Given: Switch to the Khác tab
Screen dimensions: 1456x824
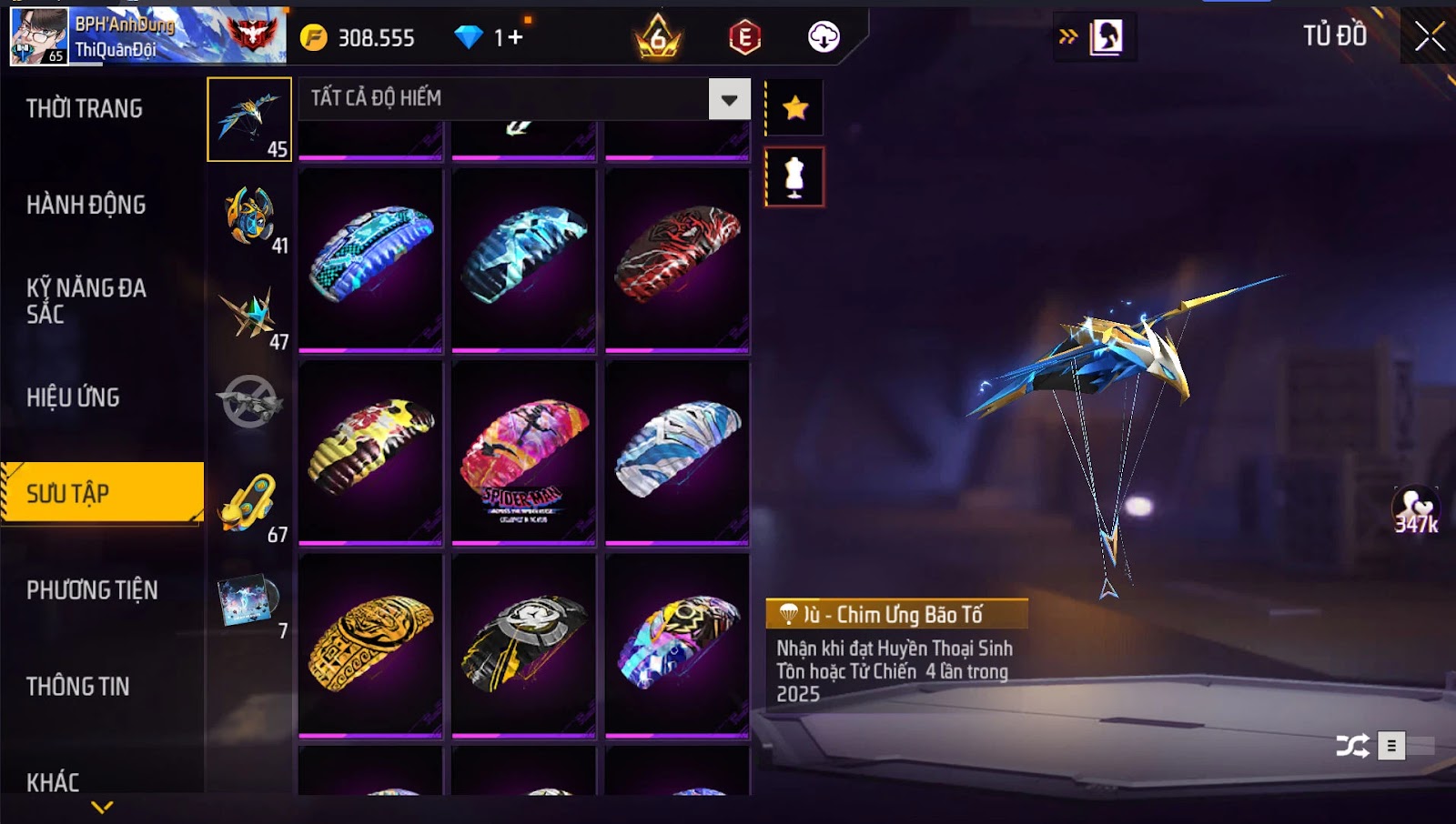Looking at the screenshot, I should pos(53,782).
